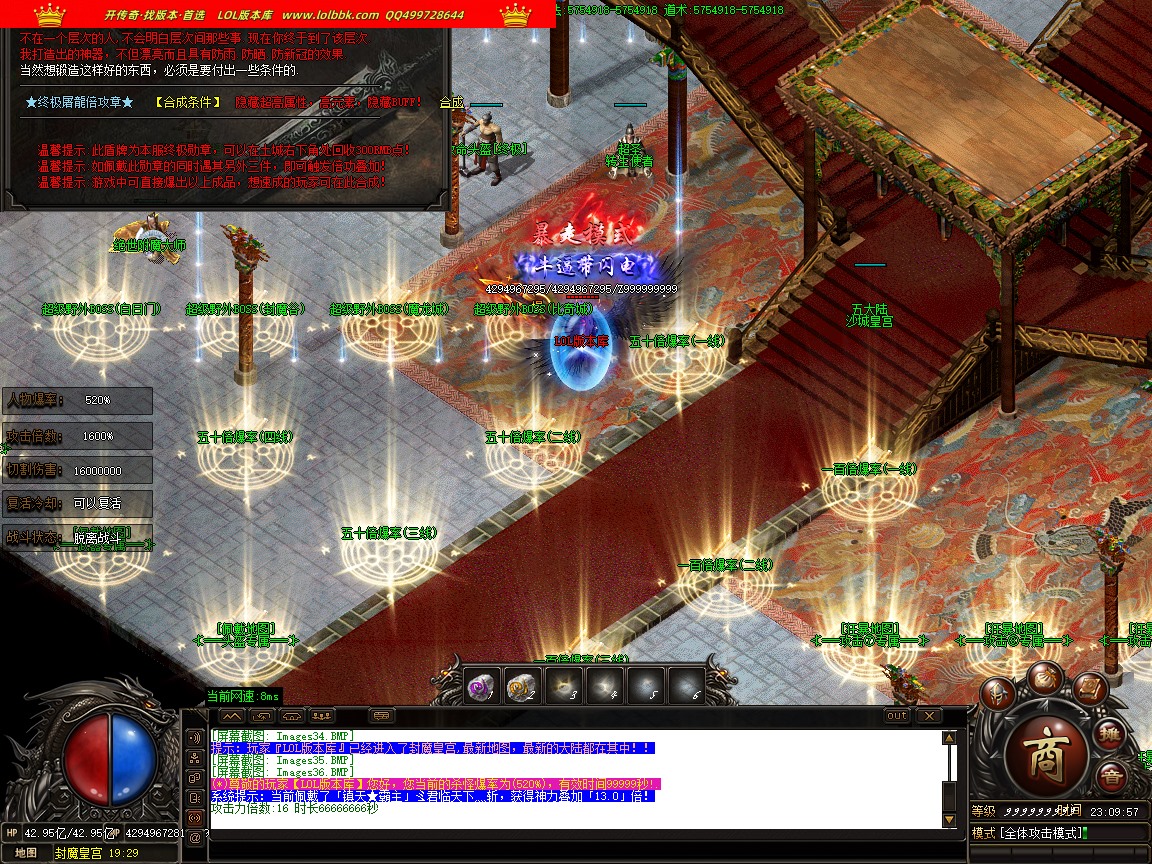Click the @ chat channel button

(195, 838)
